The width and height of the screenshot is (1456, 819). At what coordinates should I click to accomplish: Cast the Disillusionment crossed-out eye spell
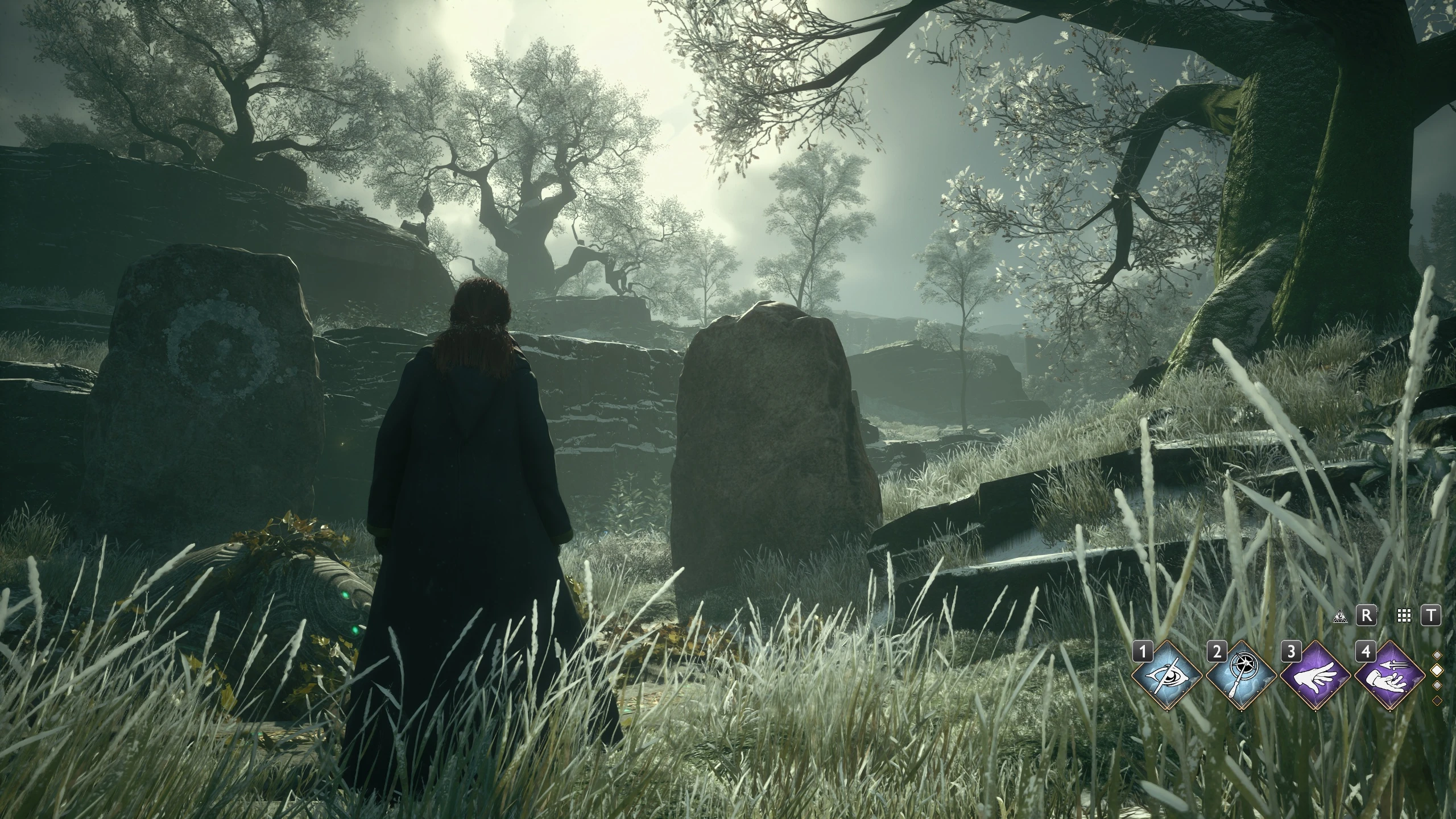[1166, 675]
